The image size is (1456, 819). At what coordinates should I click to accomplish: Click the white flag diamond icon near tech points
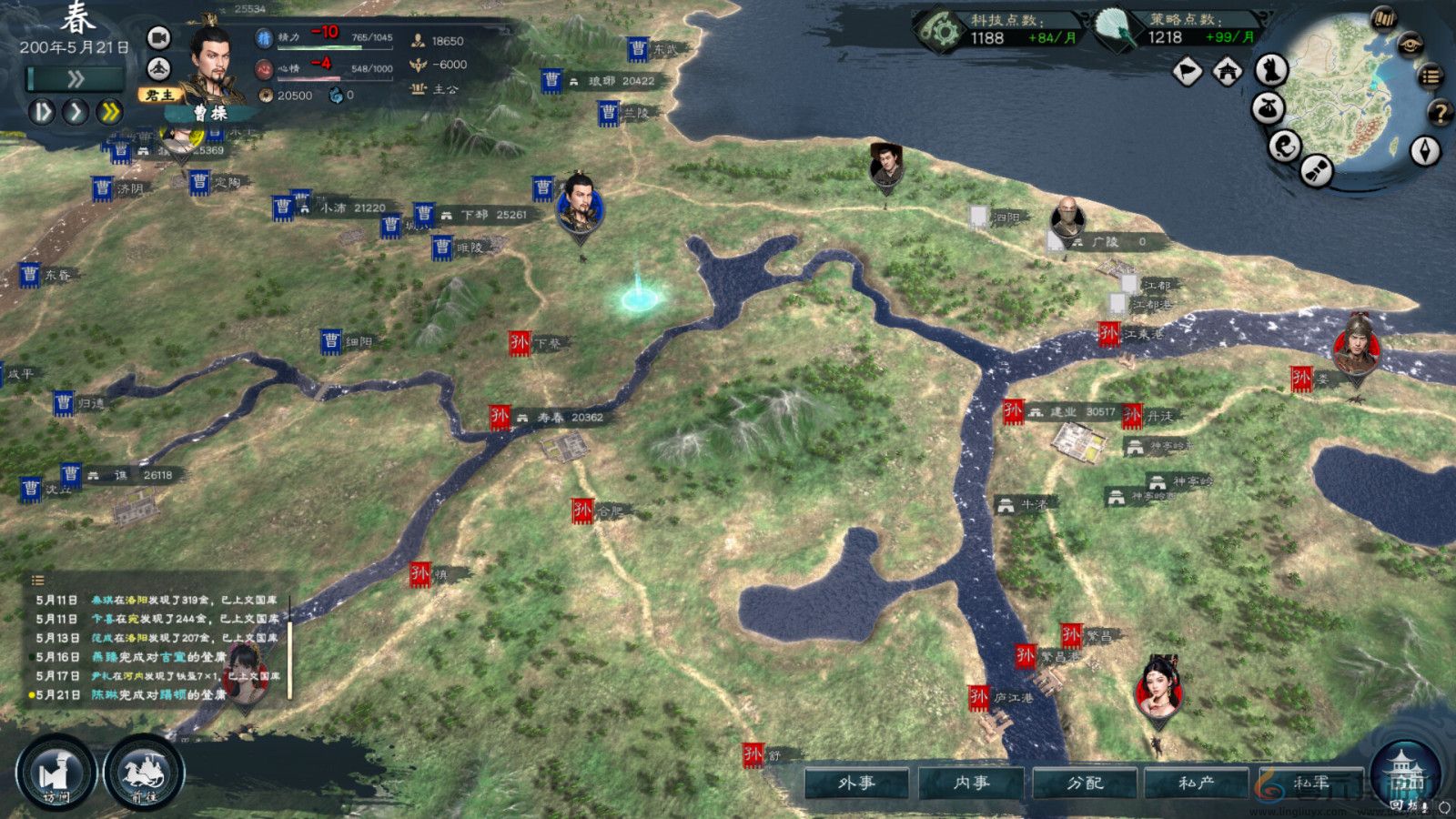pyautogui.click(x=1189, y=70)
